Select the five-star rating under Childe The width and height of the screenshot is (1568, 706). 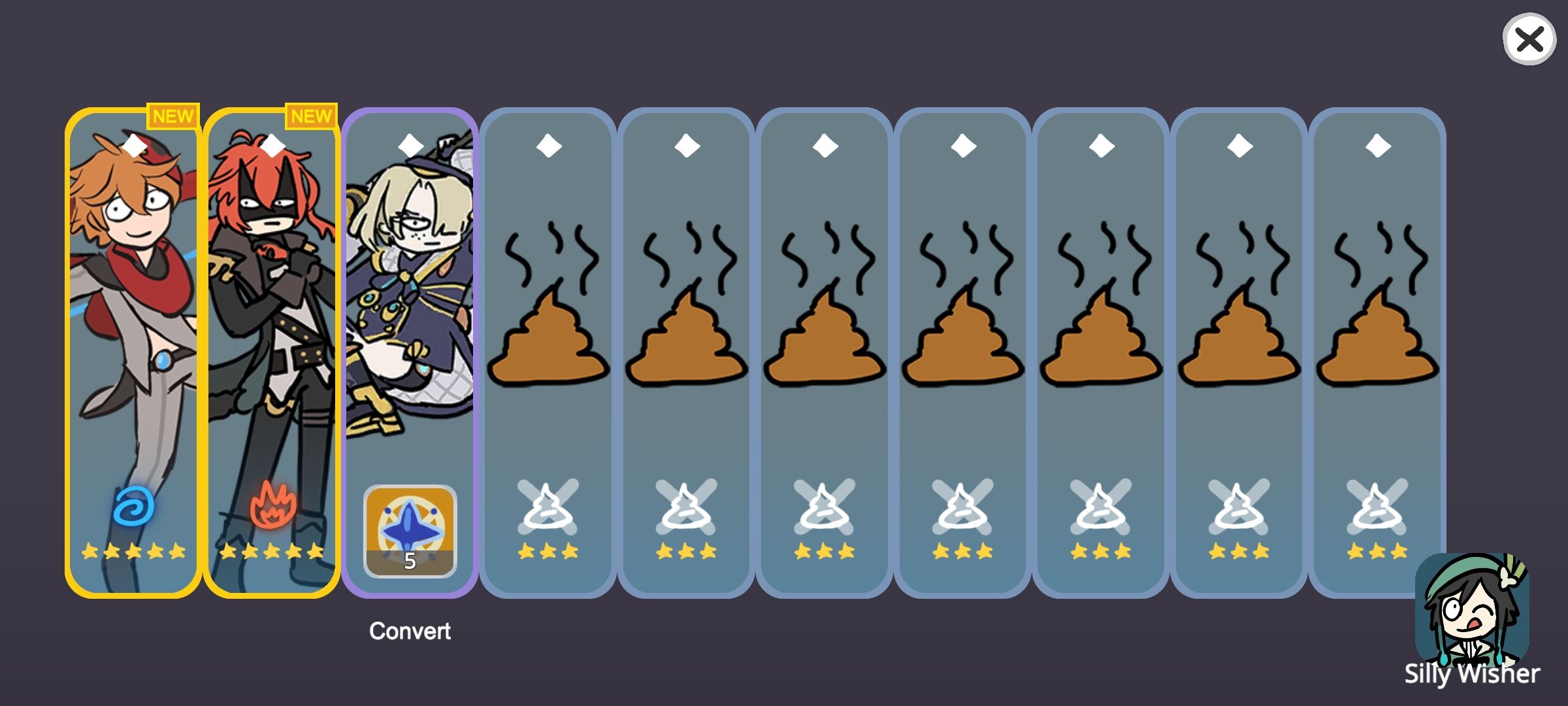coord(133,552)
